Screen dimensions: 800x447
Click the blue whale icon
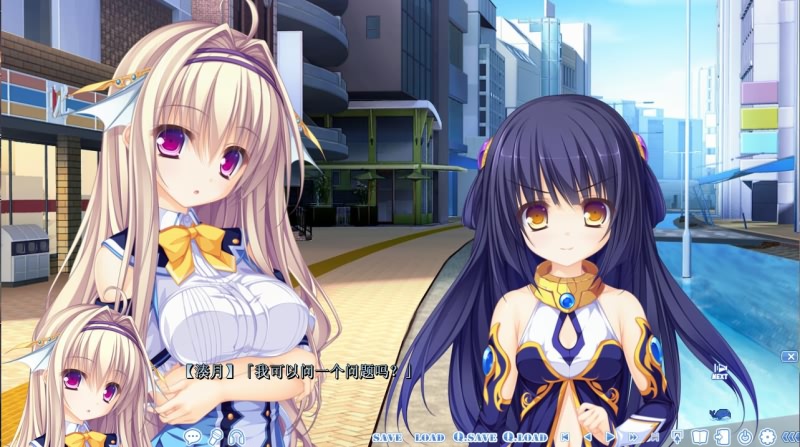(716, 412)
